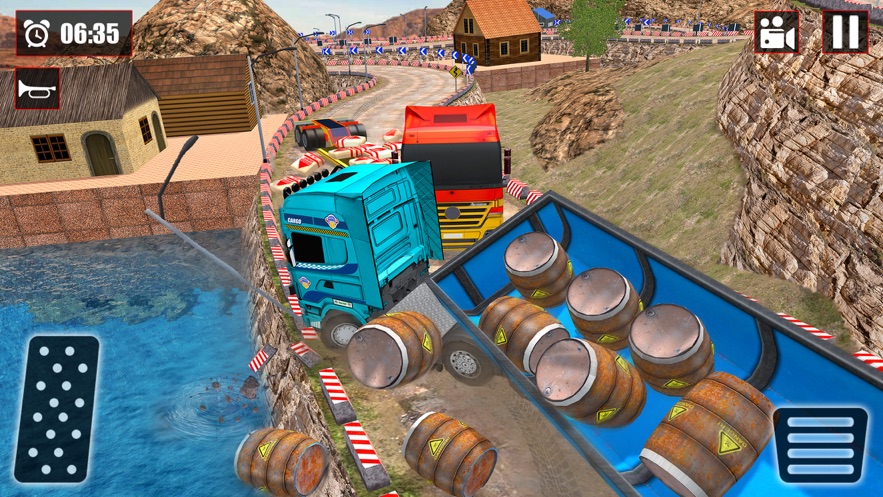Pause the game
The height and width of the screenshot is (497, 883).
[x=845, y=32]
